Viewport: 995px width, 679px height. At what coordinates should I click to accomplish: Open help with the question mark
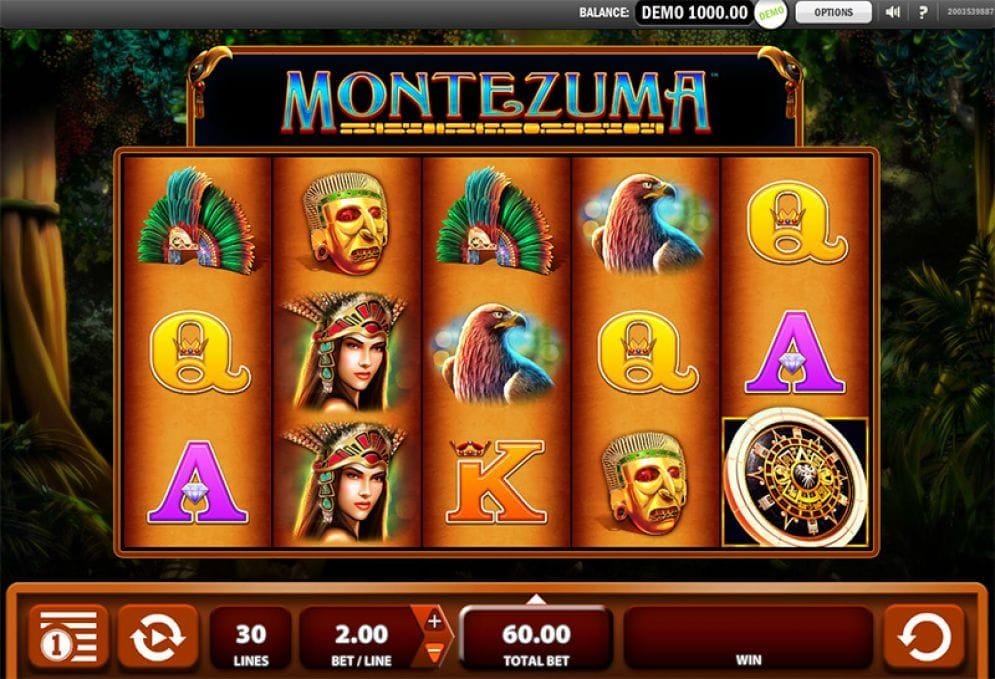click(923, 13)
